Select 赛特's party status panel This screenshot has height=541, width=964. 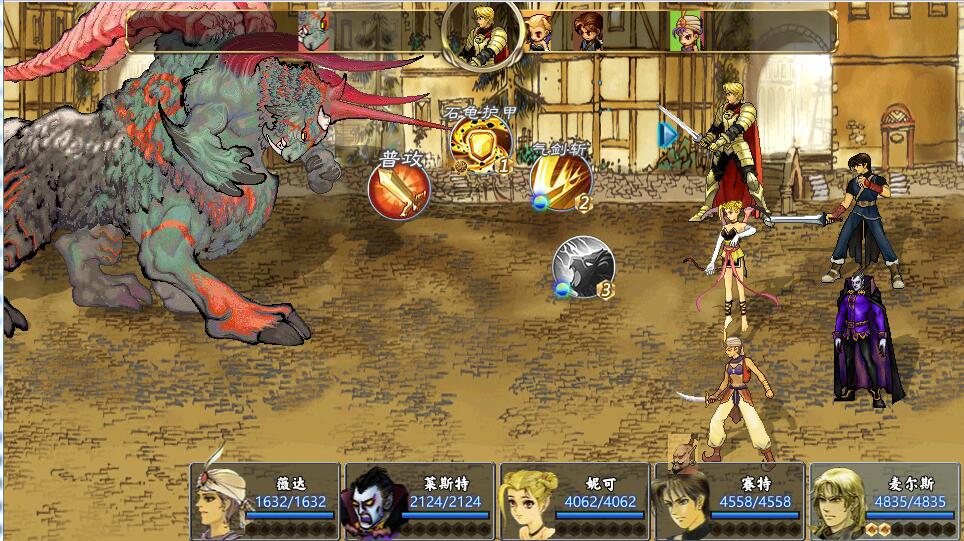click(x=729, y=501)
